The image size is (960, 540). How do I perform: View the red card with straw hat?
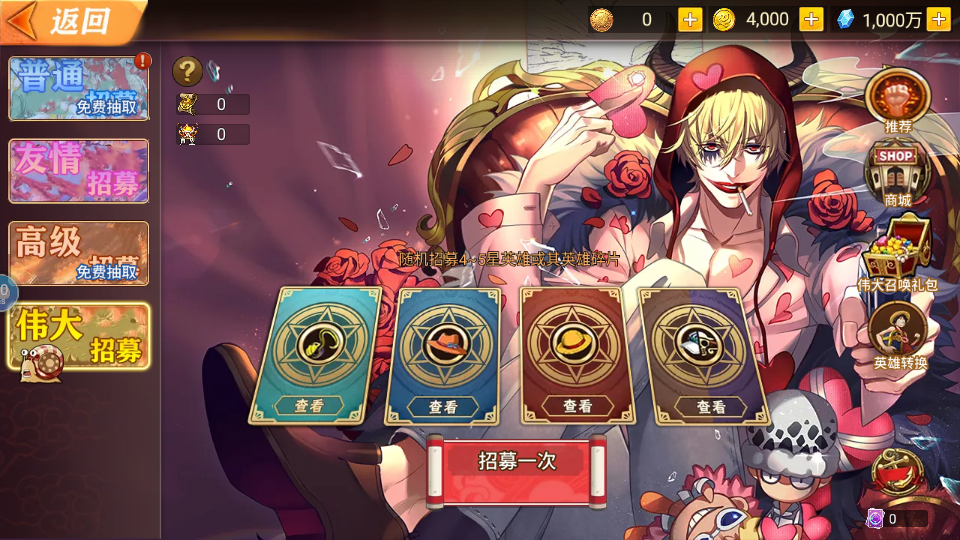pyautogui.click(x=577, y=406)
